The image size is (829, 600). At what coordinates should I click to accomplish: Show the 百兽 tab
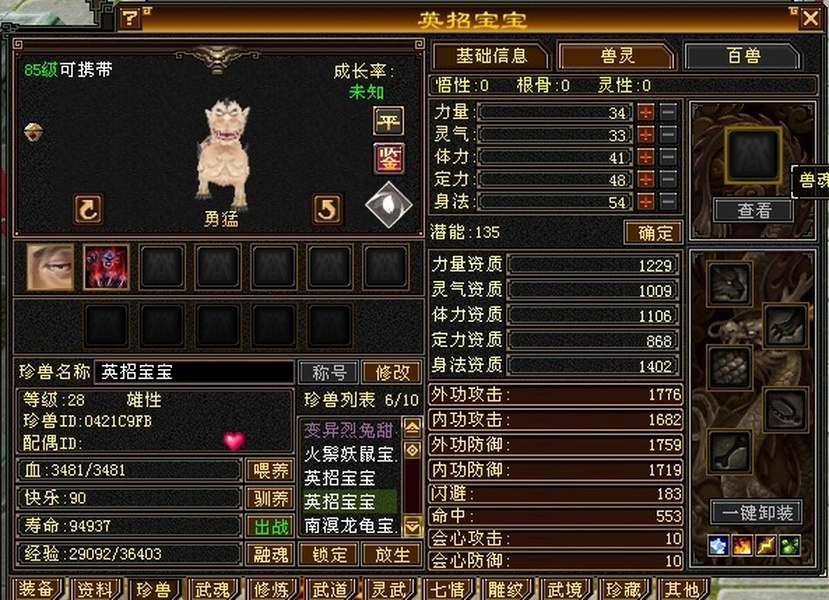[x=743, y=56]
